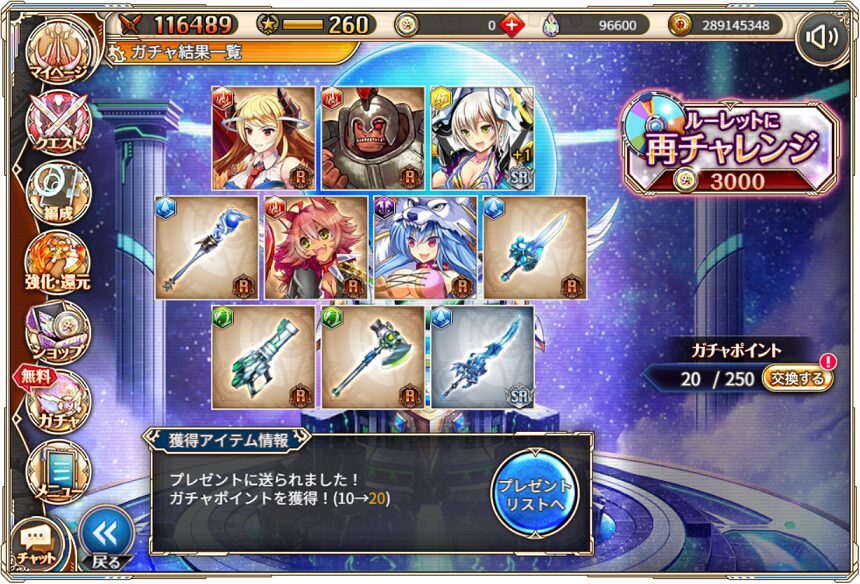Open the ガチャ gacha menu

[x=57, y=400]
